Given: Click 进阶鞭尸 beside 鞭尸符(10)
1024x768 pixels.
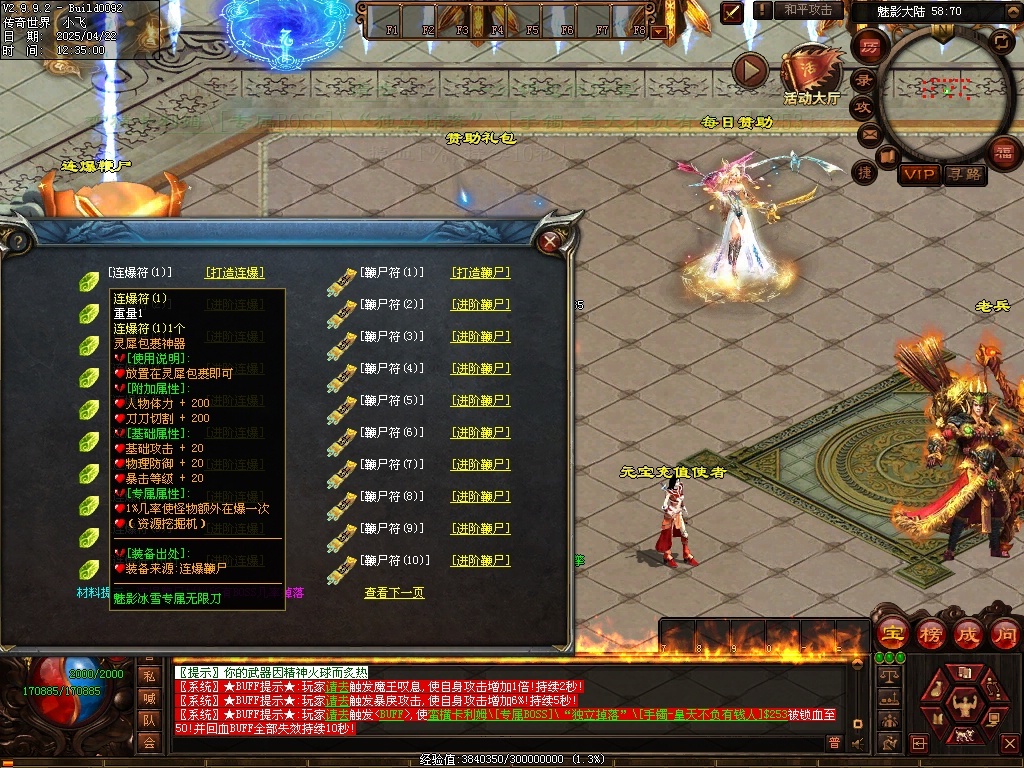Looking at the screenshot, I should pyautogui.click(x=481, y=560).
